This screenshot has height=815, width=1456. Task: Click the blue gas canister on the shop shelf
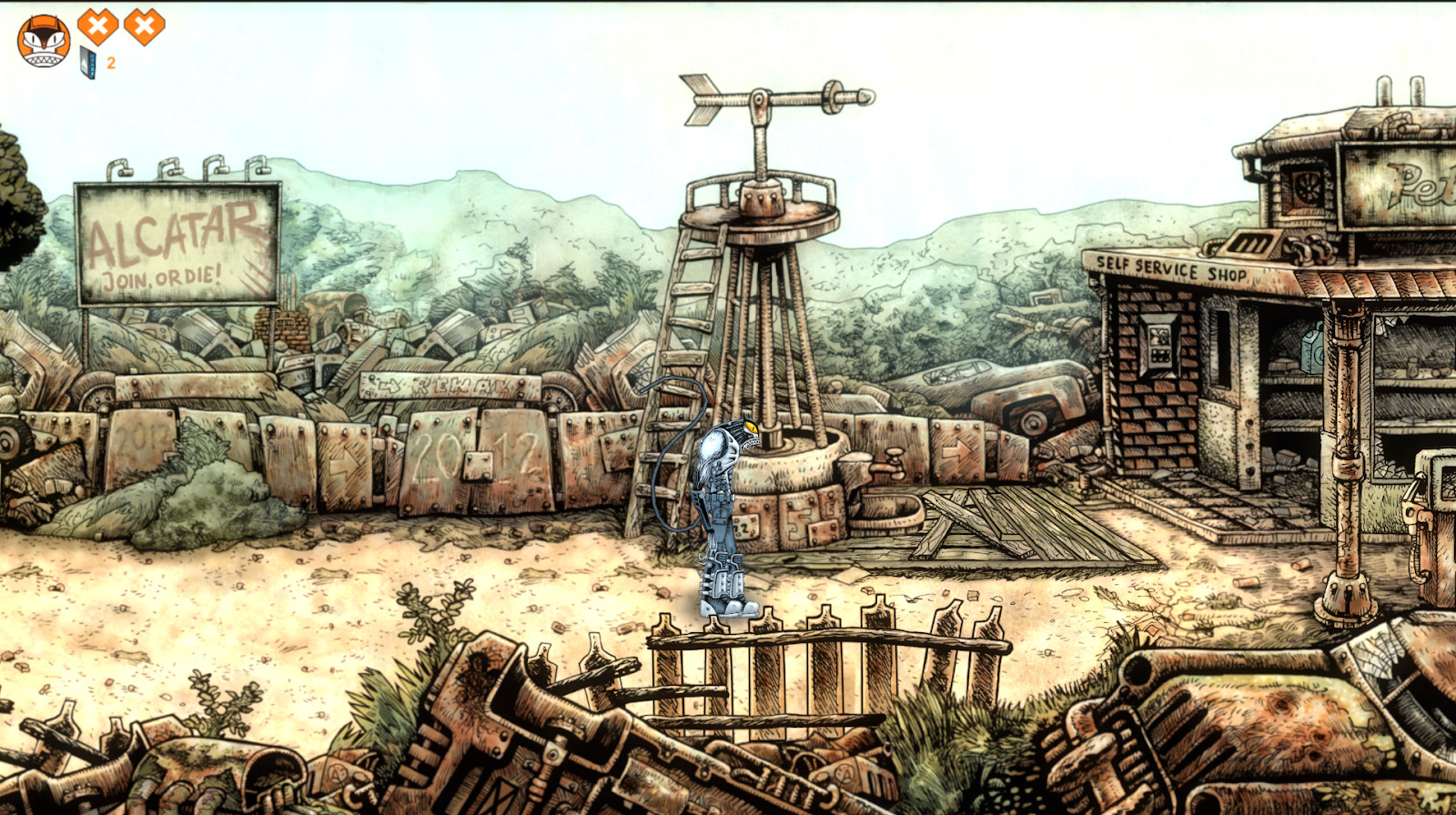click(1310, 355)
